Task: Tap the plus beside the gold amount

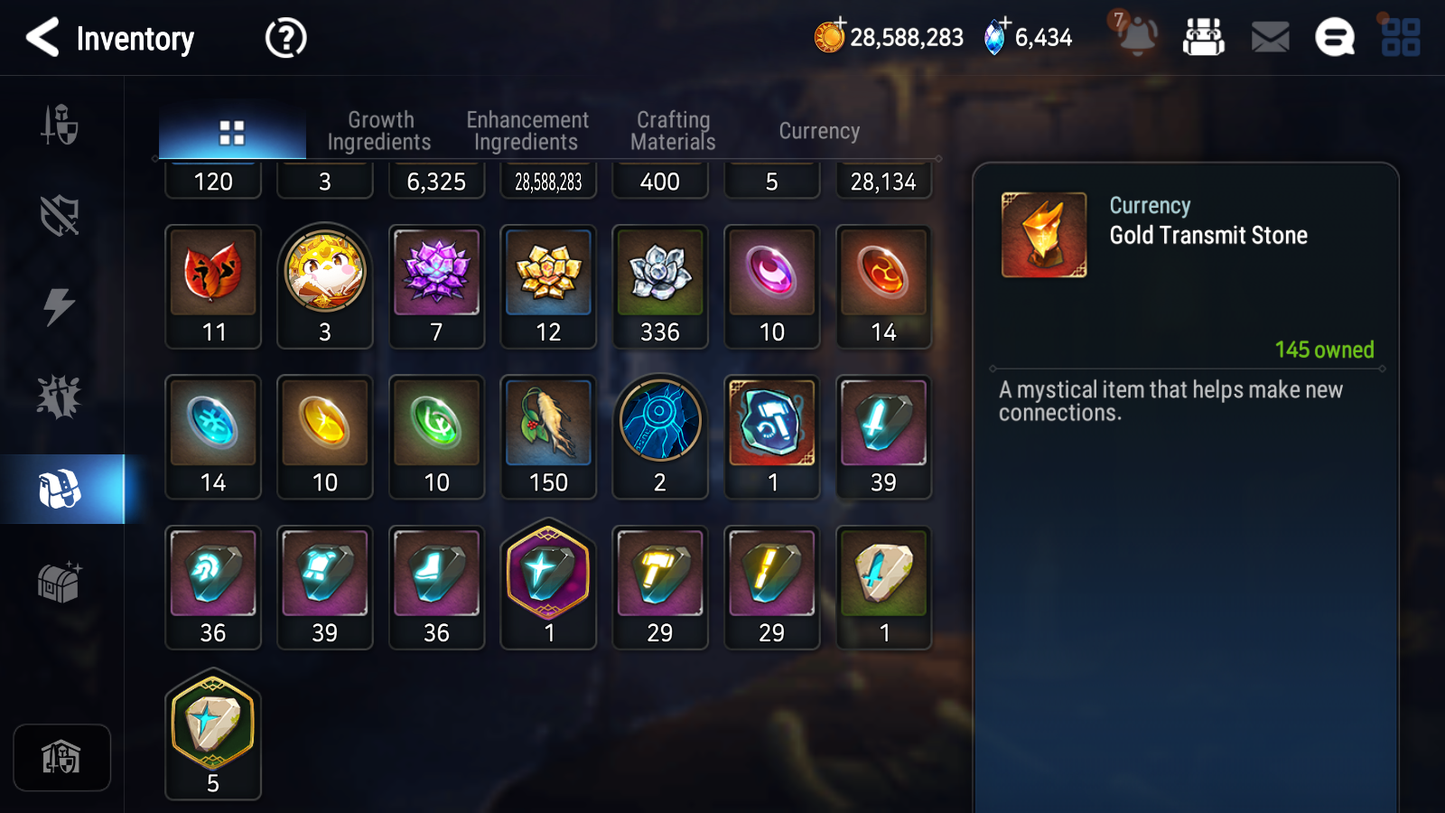Action: (x=838, y=24)
